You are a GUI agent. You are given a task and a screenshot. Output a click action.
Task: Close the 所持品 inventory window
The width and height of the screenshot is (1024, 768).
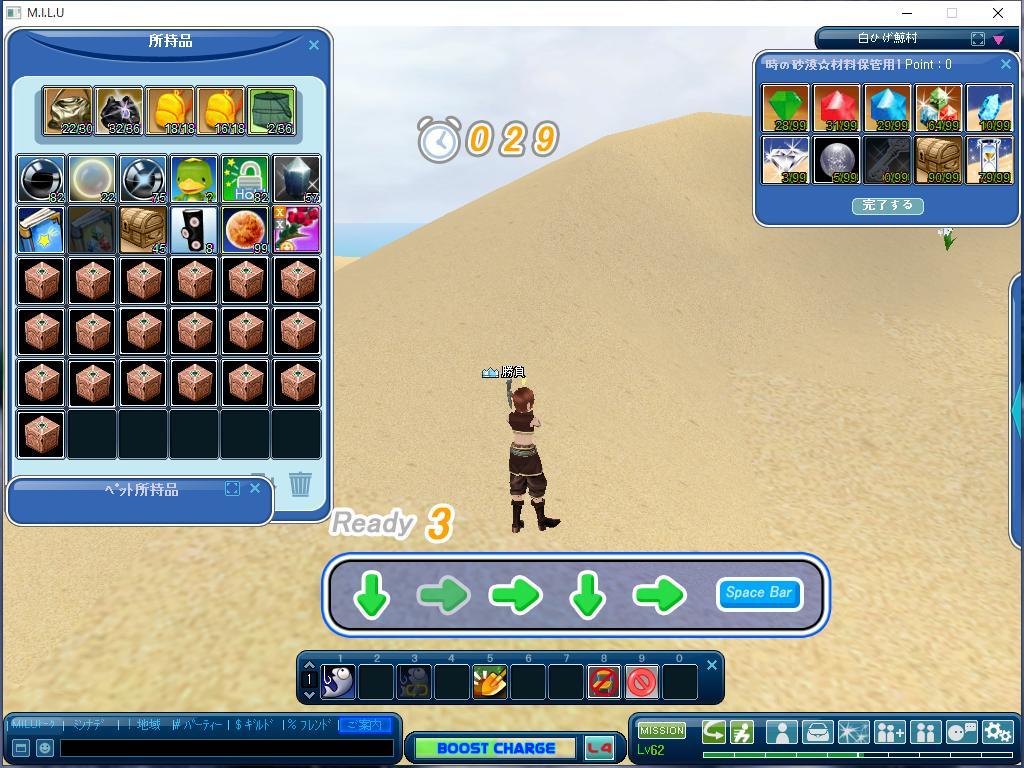click(314, 45)
